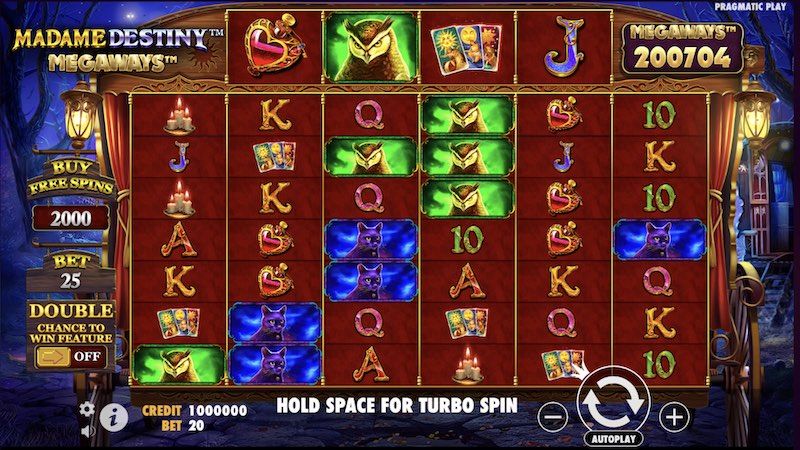
Task: Open the Autoplay options
Action: pos(613,438)
